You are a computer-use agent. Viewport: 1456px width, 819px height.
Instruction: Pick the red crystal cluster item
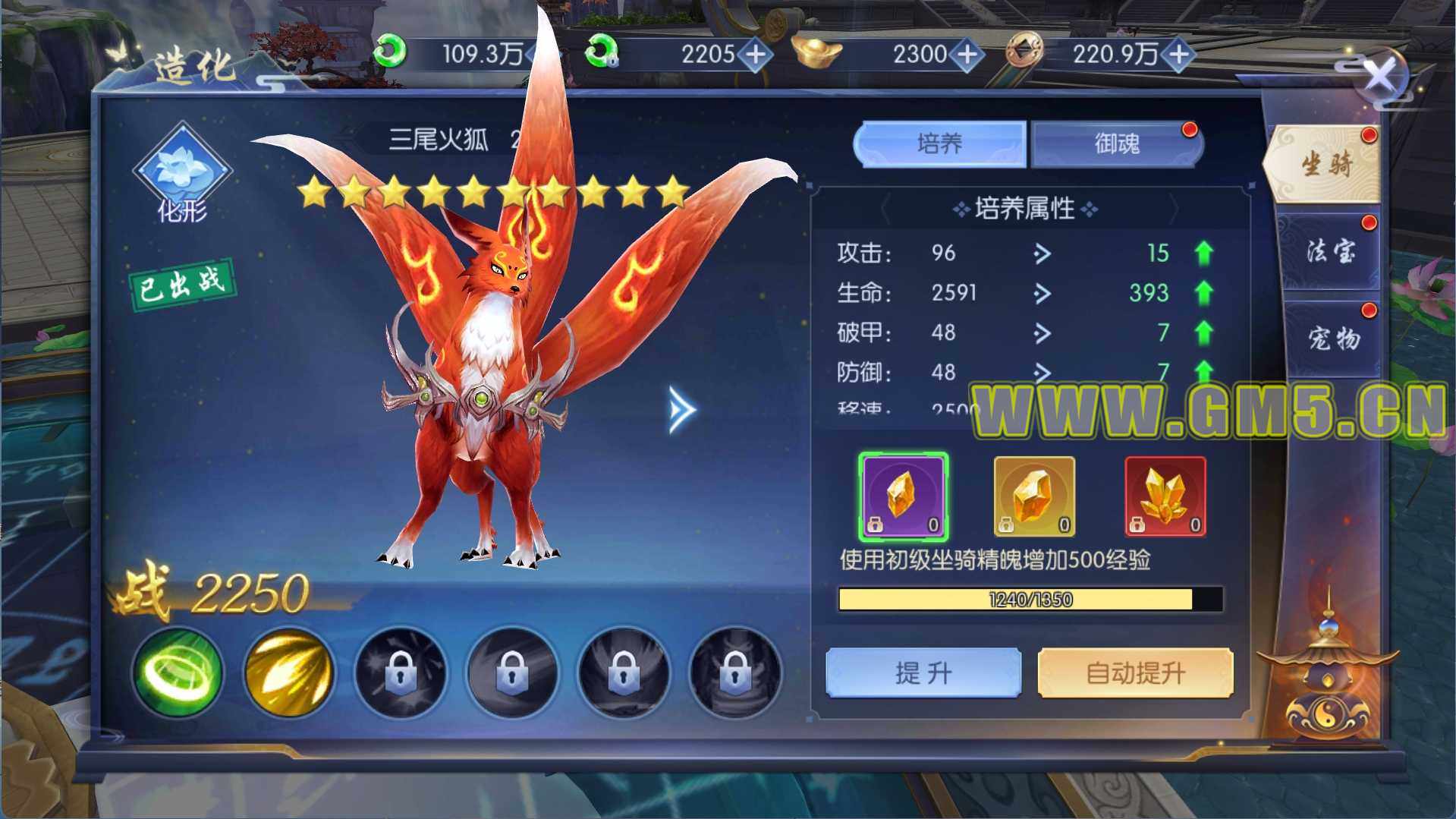pos(1165,496)
